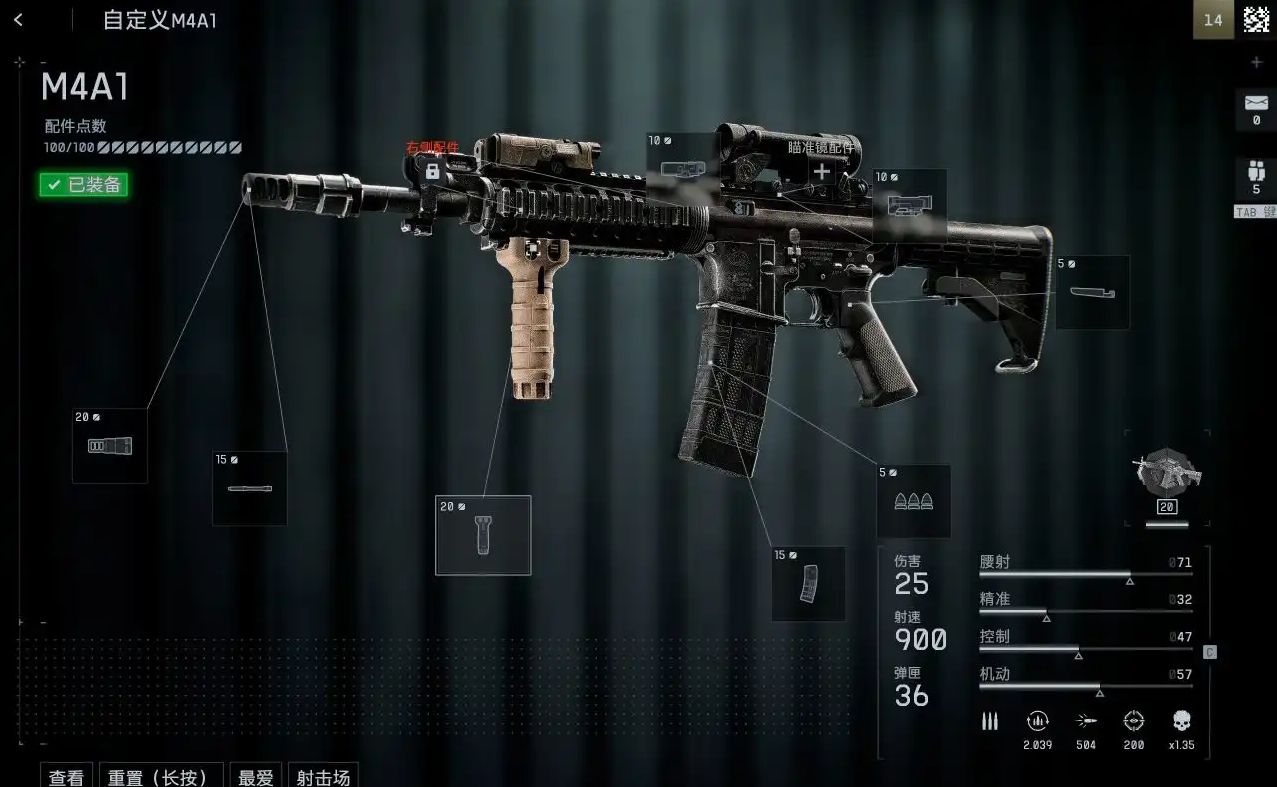
Task: Open the magazine attachment slot
Action: pyautogui.click(x=808, y=584)
